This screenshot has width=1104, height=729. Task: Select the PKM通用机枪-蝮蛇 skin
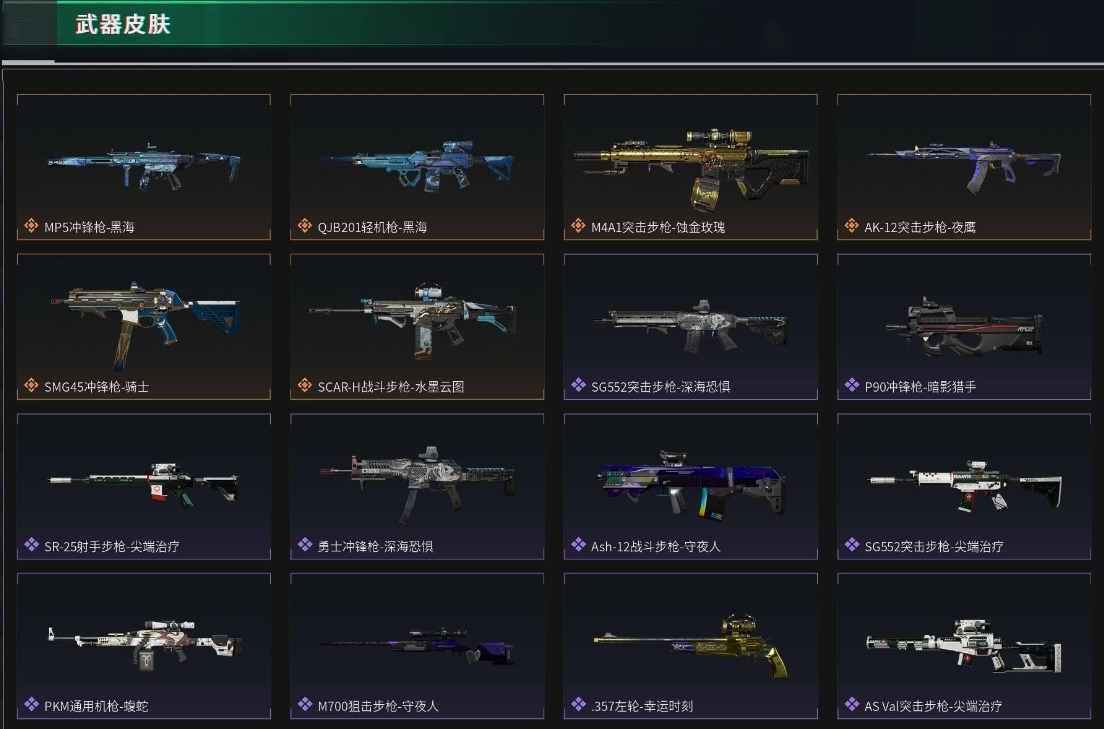144,645
